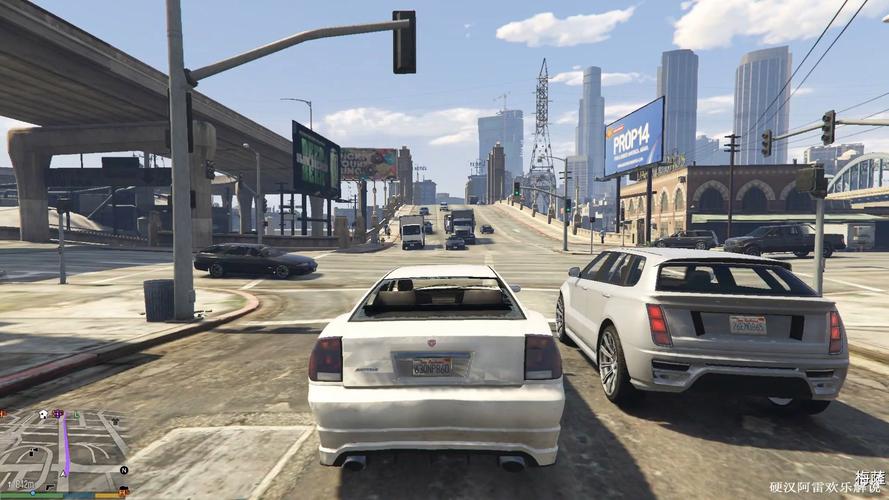
Task: Select the green L mission marker
Action: click(x=77, y=414)
